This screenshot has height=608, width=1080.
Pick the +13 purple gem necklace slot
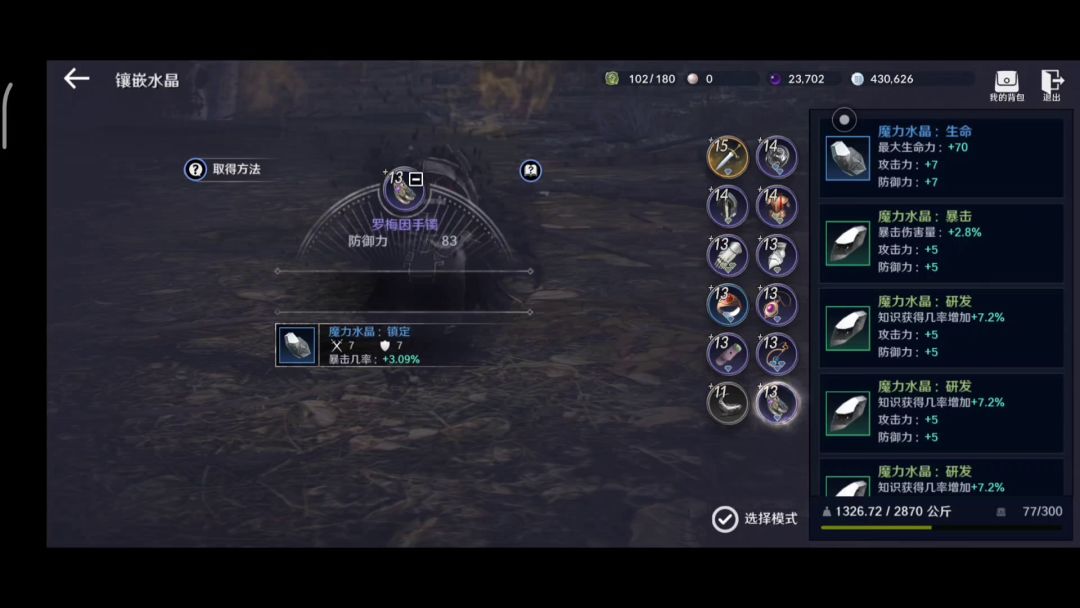776,305
